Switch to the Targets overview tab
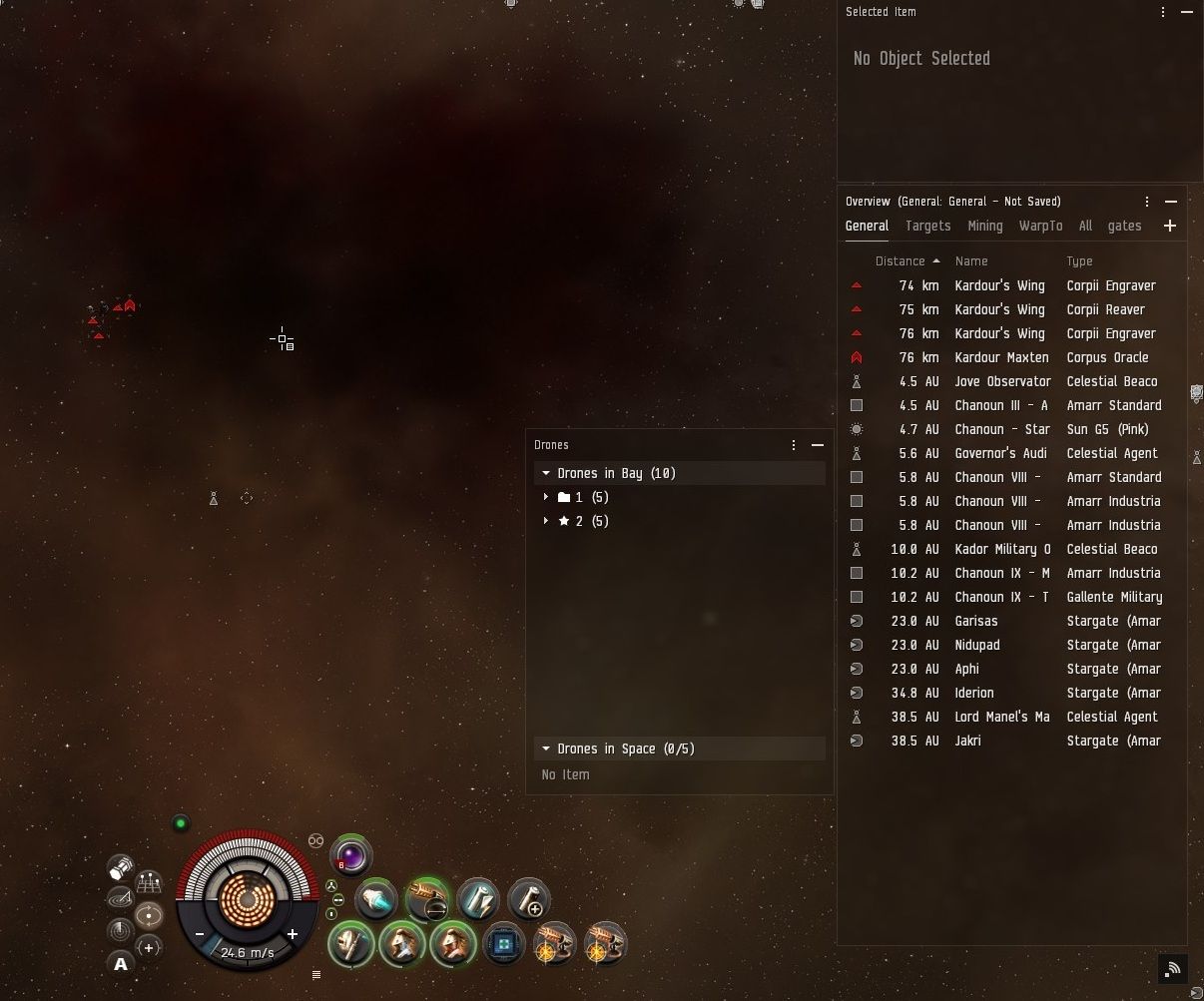The image size is (1204, 1001). point(927,227)
